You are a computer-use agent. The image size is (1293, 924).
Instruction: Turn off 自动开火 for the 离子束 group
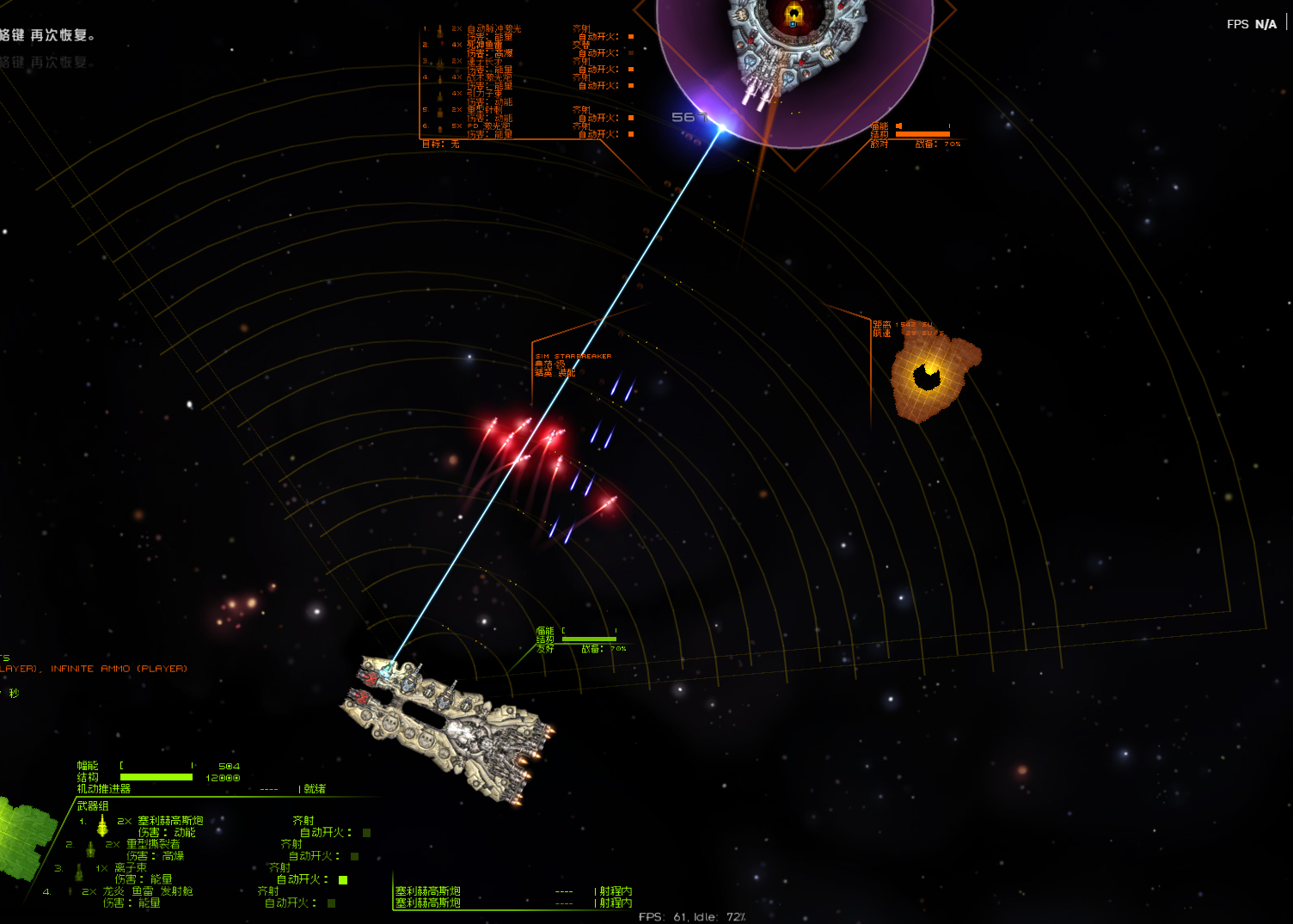pyautogui.click(x=343, y=879)
